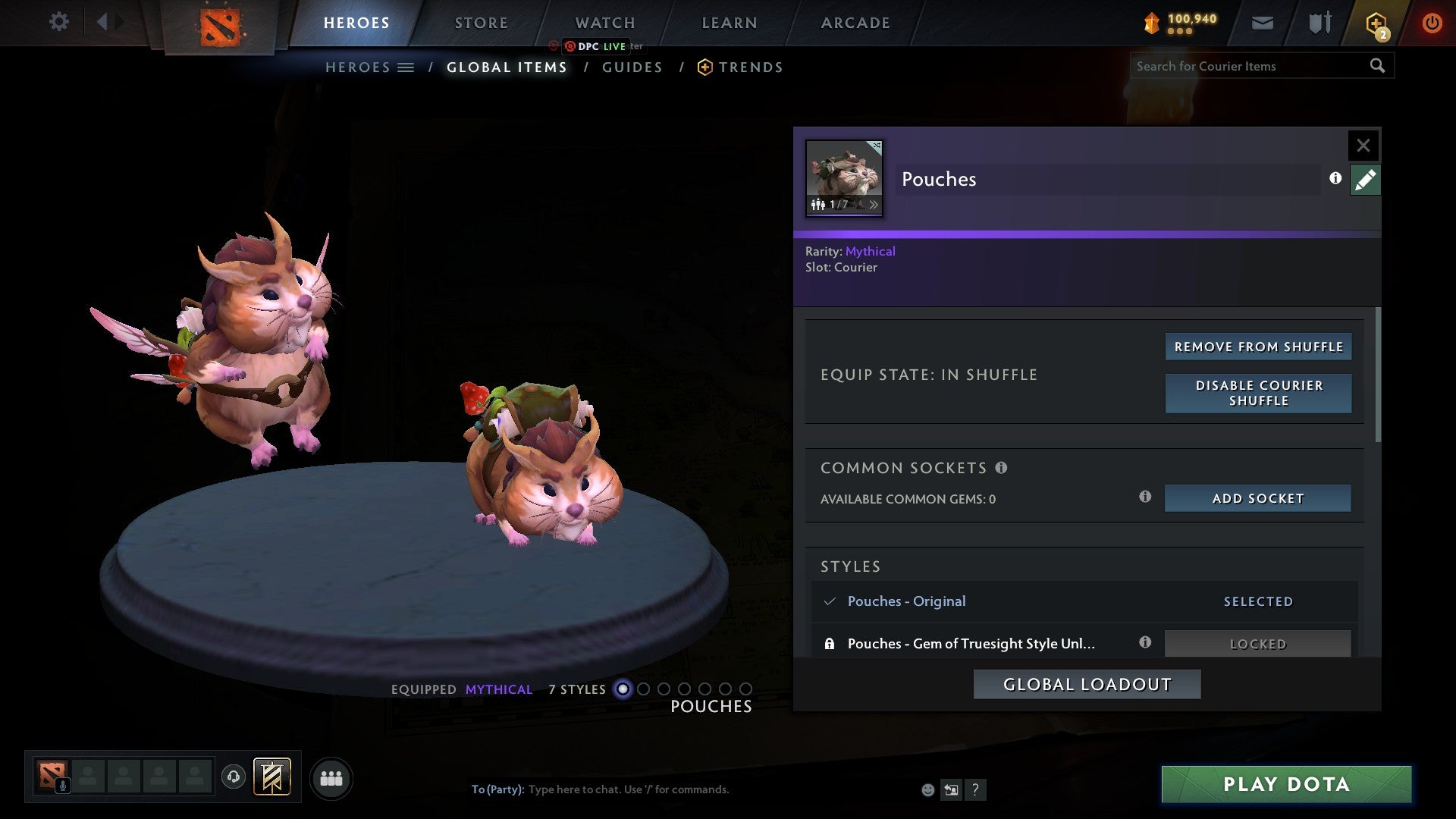Select the Pouches - Original style entry
Screen dimensions: 1456x819
coord(907,601)
